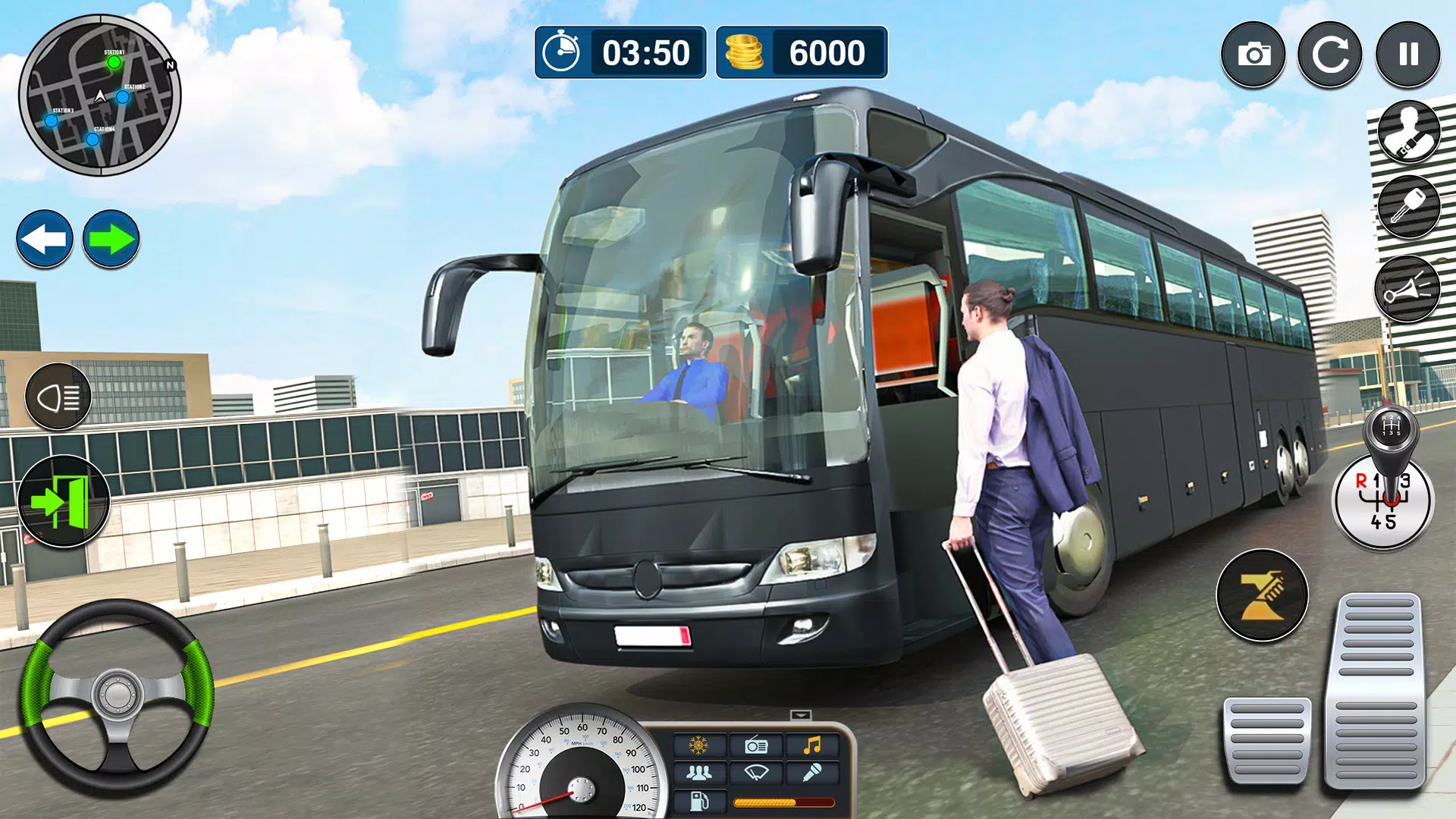This screenshot has height=819, width=1456.
Task: Open the camera screenshot option
Action: 1255,53
